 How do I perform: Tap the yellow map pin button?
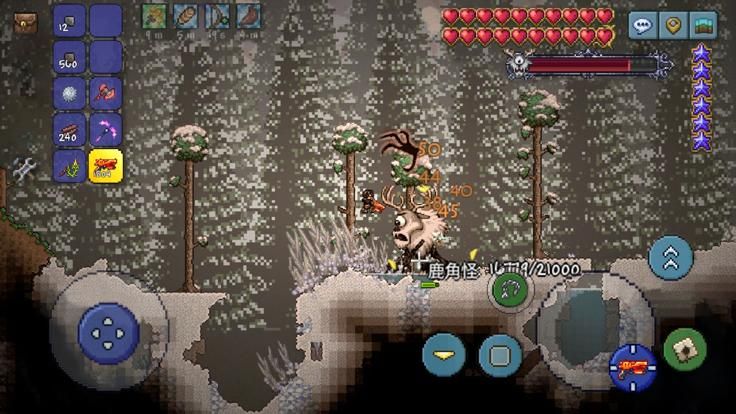673,26
